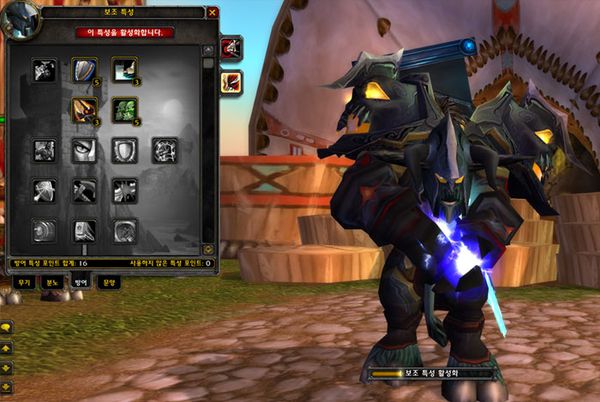Open the chat menu speech bubble button
Screen dimensions: 600x402
[7, 327]
